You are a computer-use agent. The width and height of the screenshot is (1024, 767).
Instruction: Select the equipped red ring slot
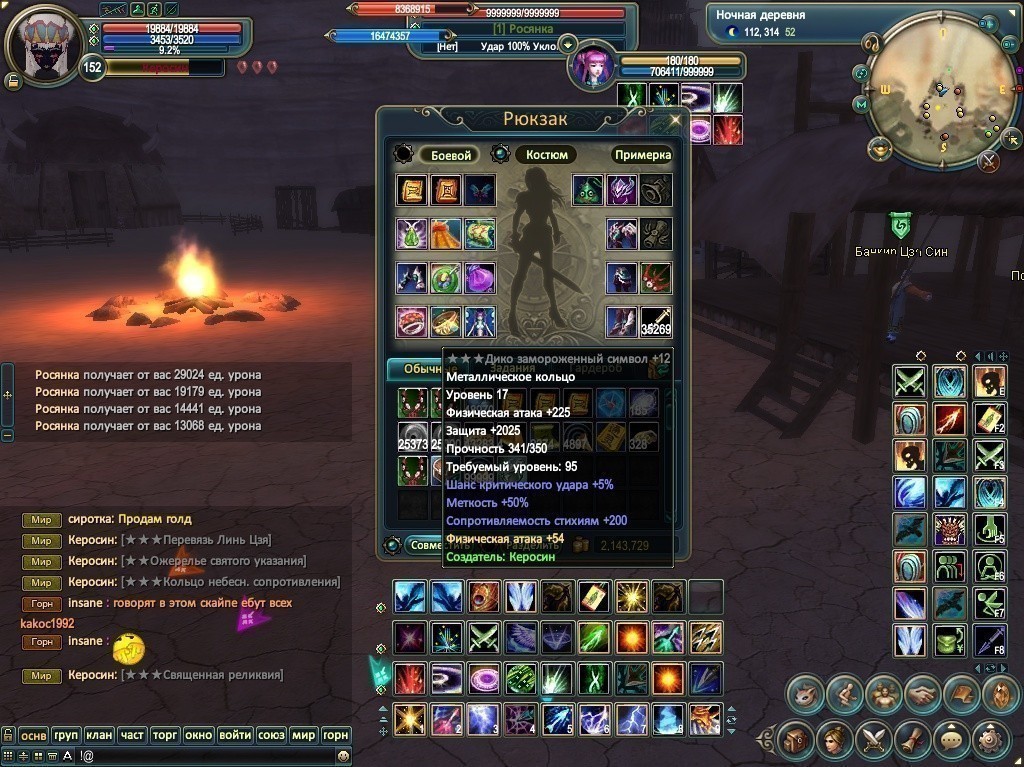tap(411, 321)
